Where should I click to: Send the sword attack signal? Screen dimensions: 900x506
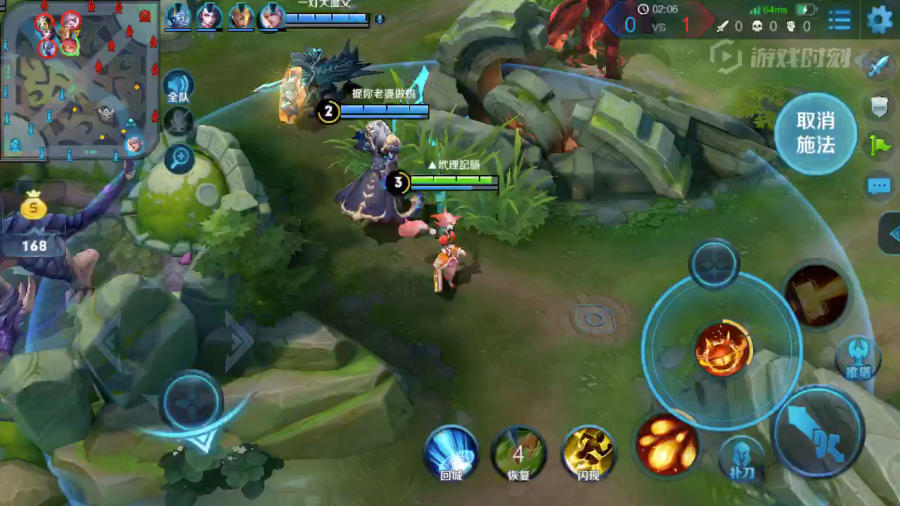pyautogui.click(x=879, y=66)
